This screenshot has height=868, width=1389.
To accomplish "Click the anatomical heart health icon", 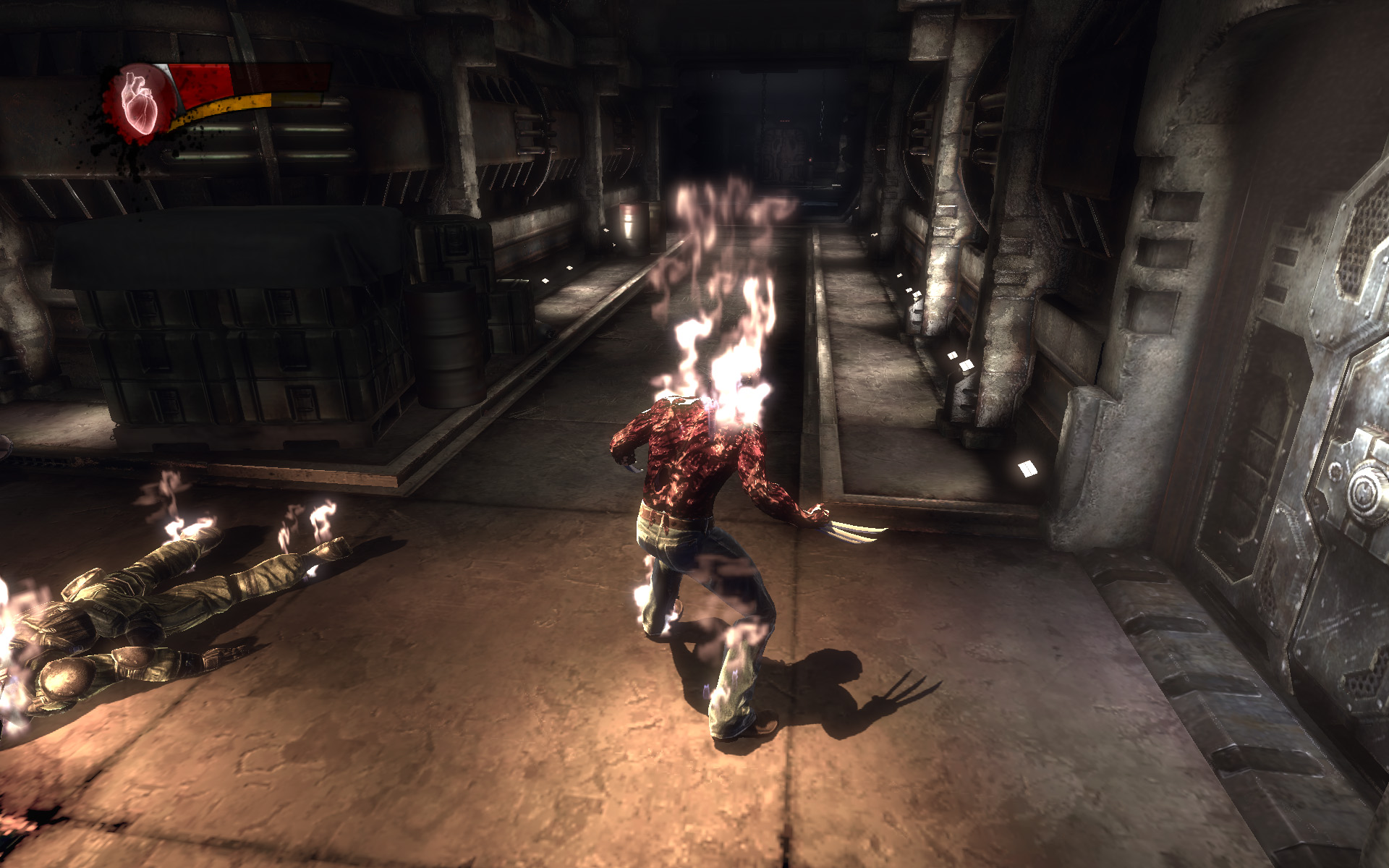I will 138,101.
